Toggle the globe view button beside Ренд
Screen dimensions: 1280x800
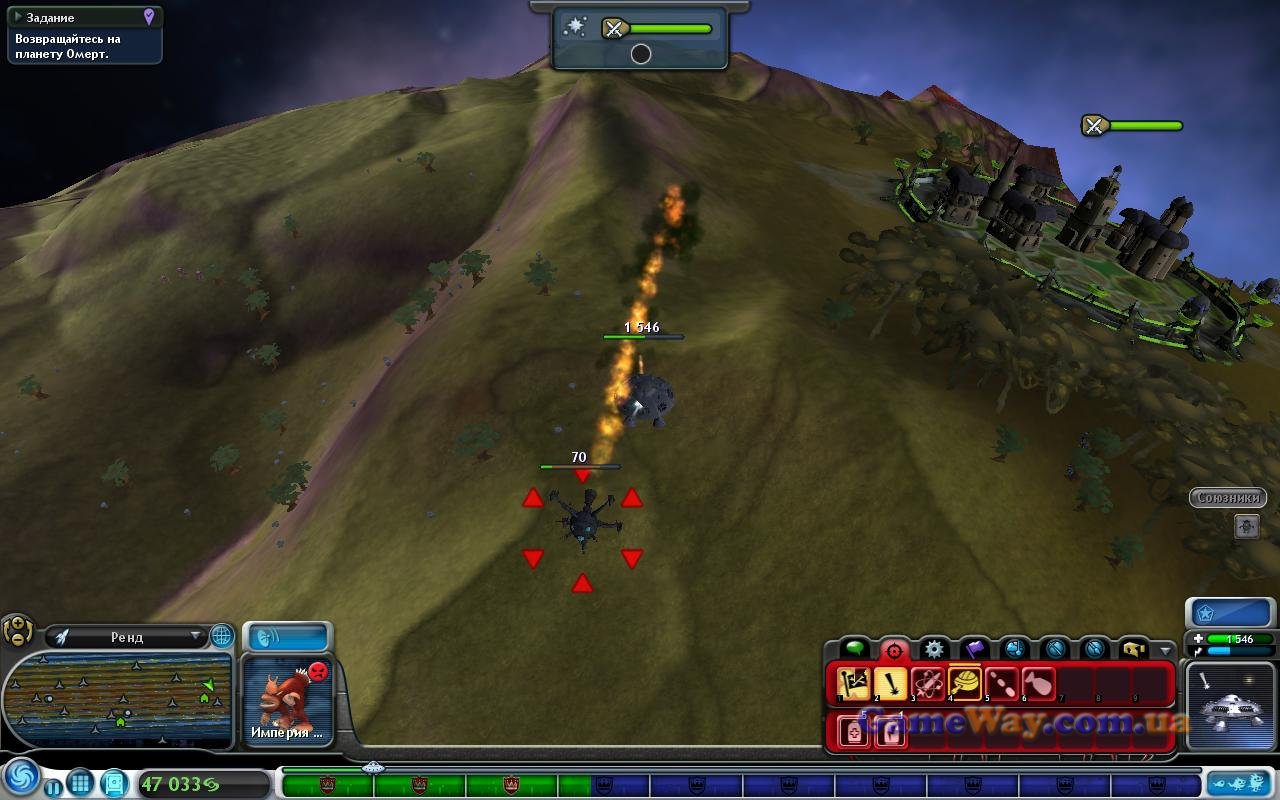221,636
